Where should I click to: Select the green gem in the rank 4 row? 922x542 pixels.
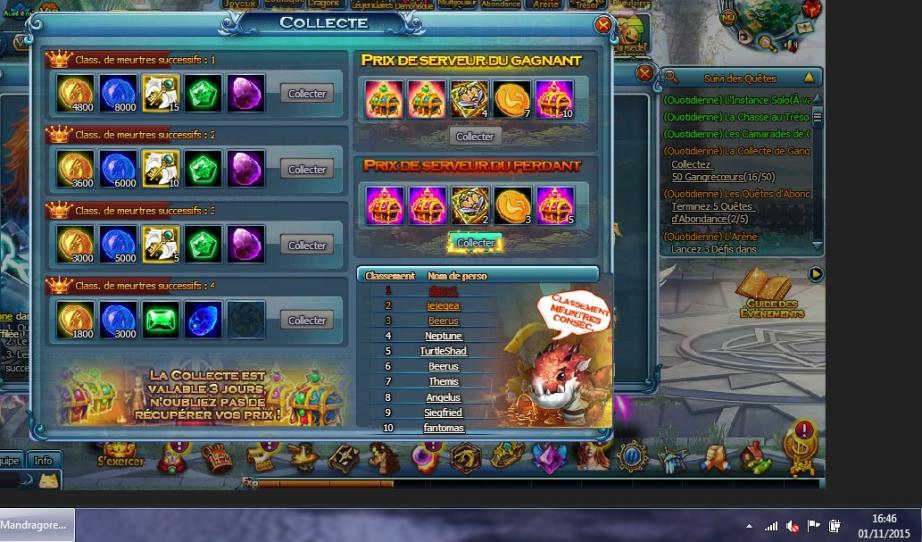click(x=160, y=319)
